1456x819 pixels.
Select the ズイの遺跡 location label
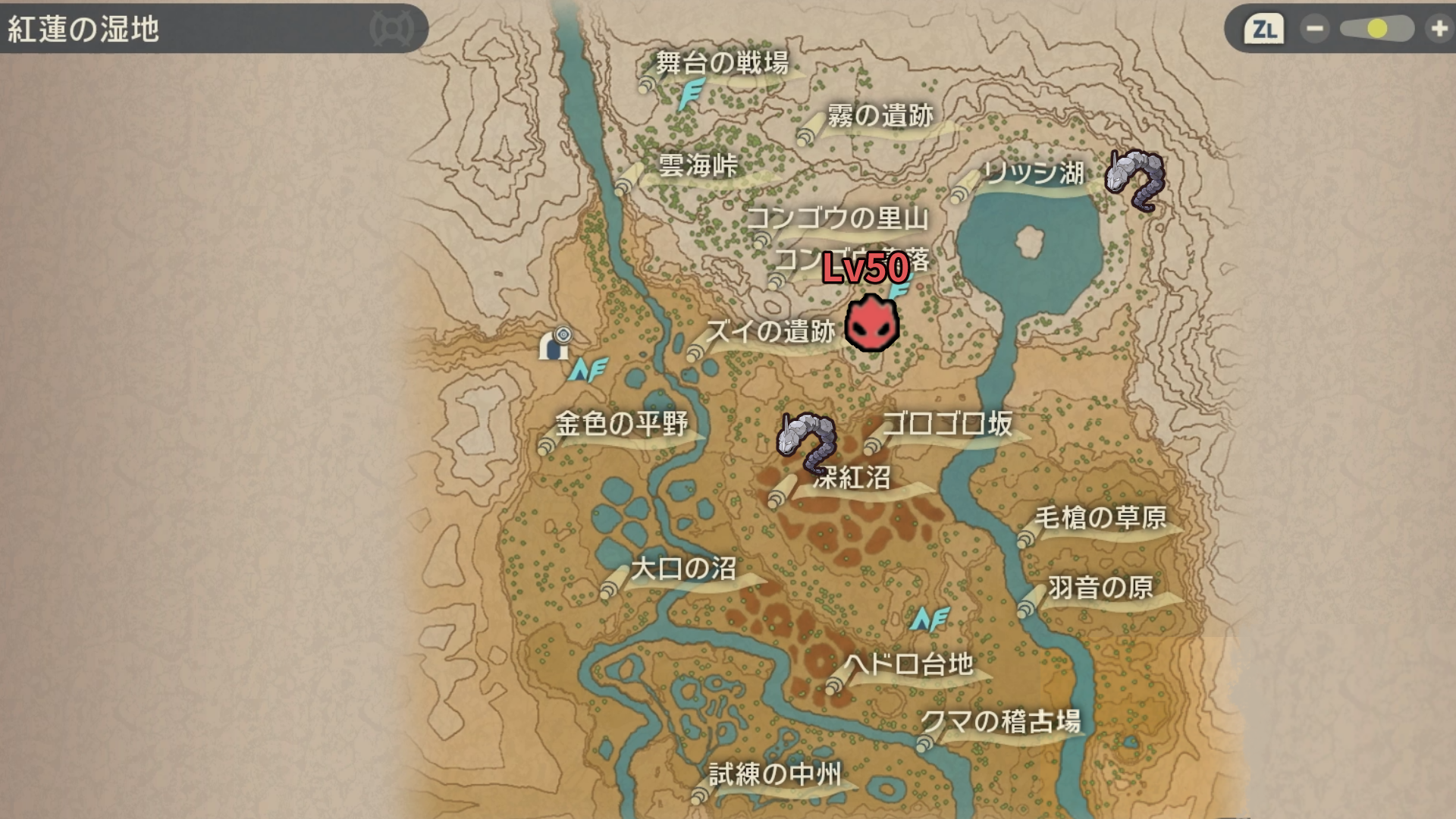click(x=770, y=331)
